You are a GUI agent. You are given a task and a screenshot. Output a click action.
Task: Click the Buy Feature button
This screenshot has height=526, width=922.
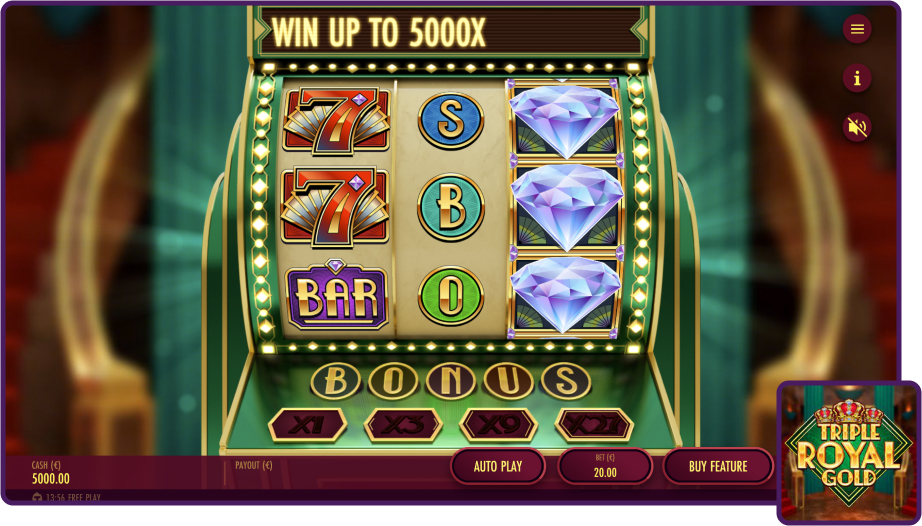coord(717,466)
